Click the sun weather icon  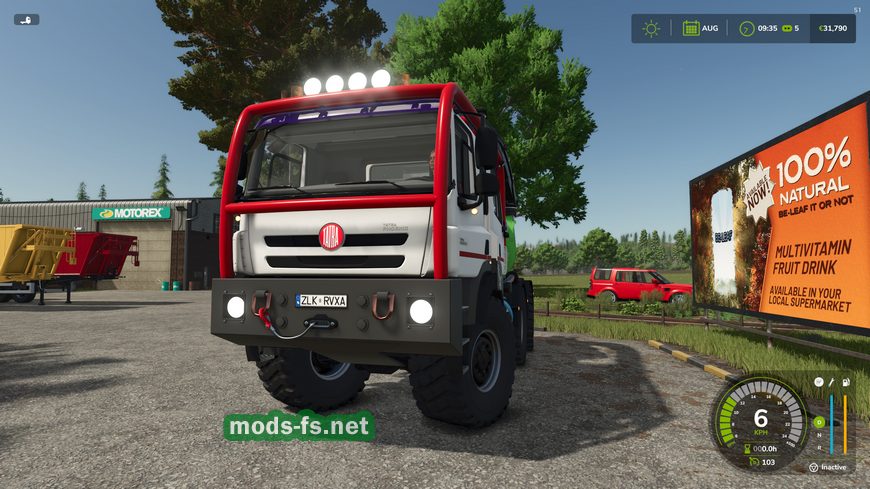[x=652, y=28]
